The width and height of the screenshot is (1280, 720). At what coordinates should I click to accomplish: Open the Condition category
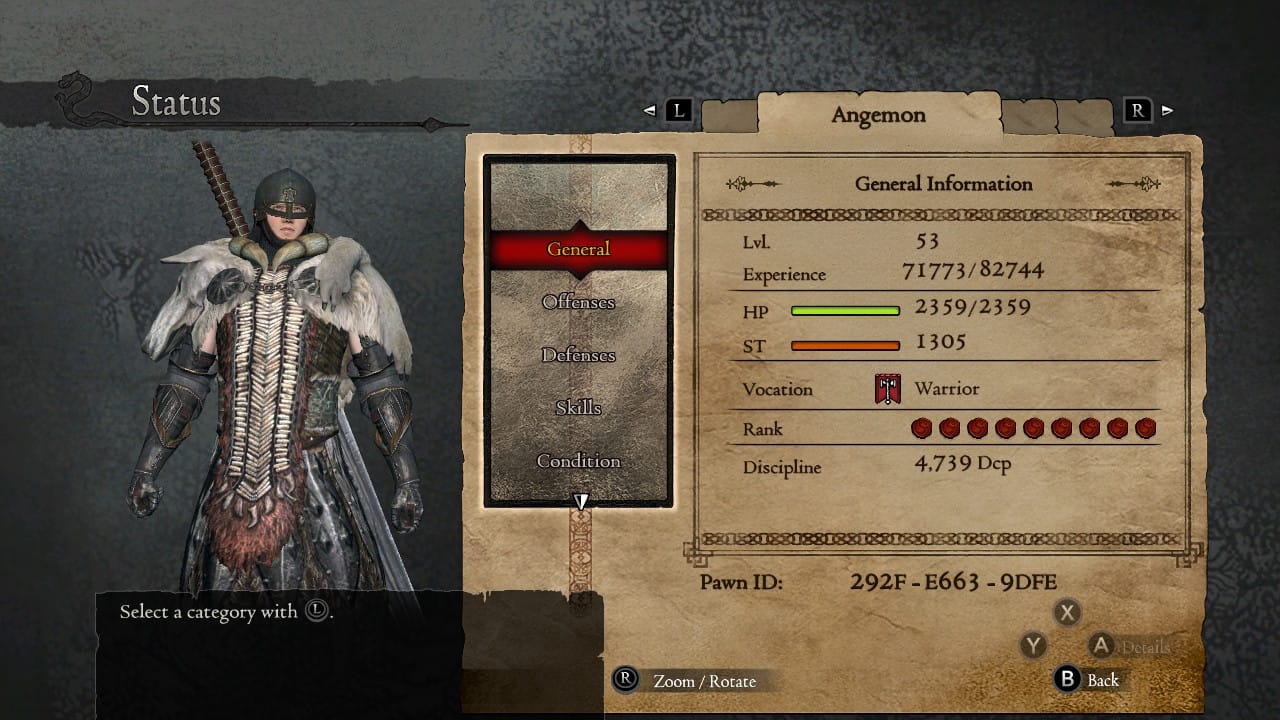pyautogui.click(x=578, y=461)
